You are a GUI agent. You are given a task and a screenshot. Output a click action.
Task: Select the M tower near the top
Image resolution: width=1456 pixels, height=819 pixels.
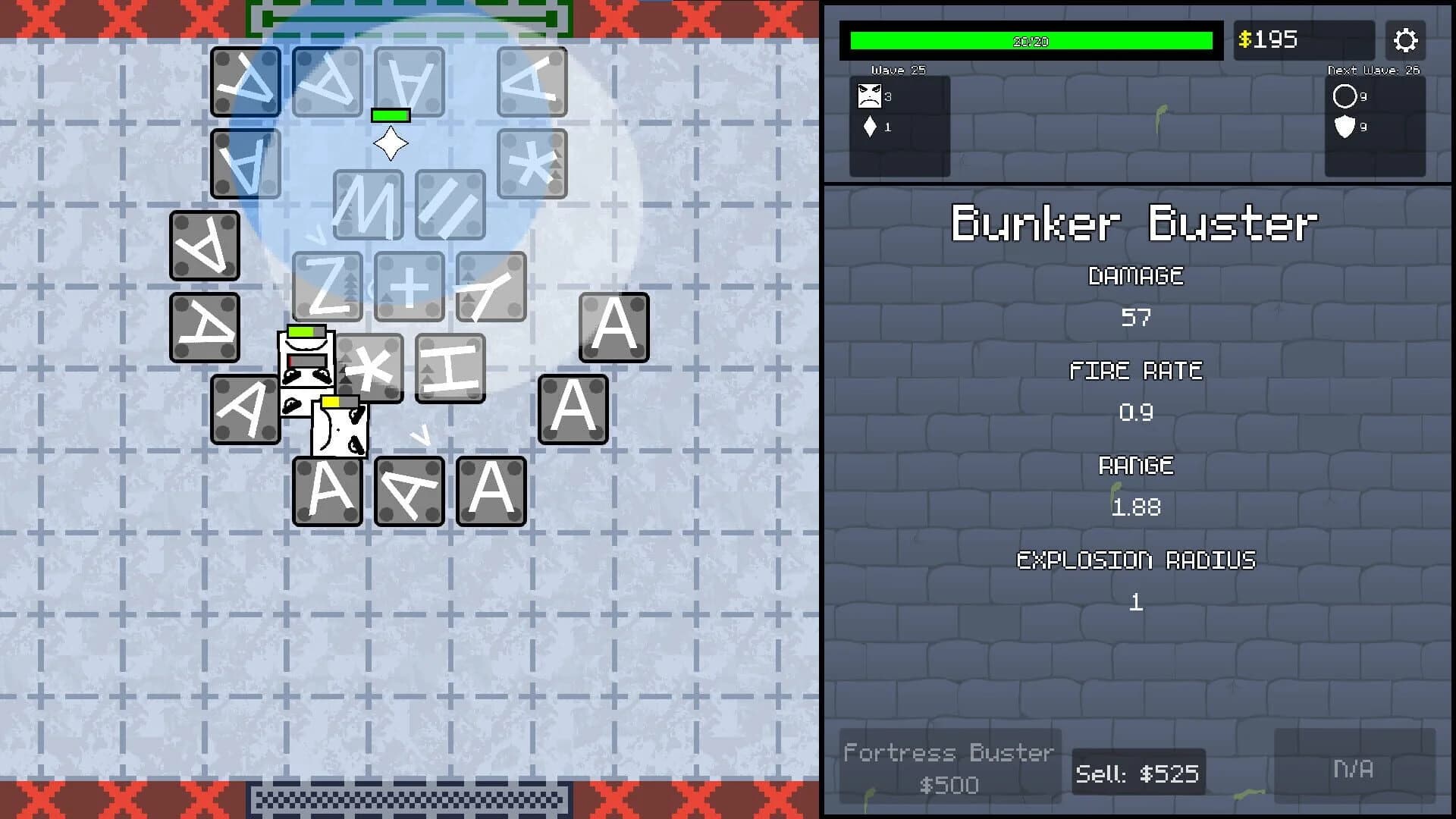point(368,205)
